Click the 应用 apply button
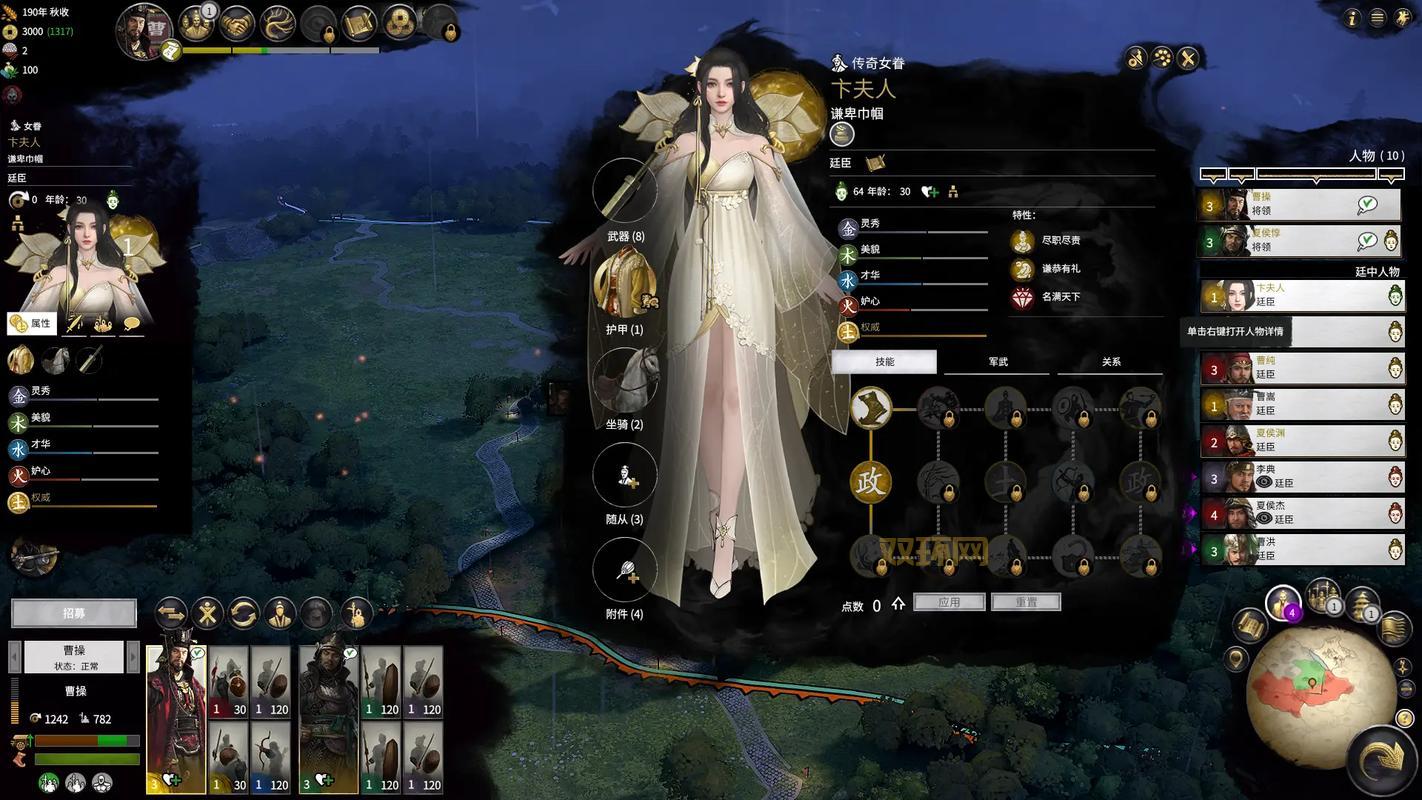Image resolution: width=1422 pixels, height=800 pixels. 949,603
